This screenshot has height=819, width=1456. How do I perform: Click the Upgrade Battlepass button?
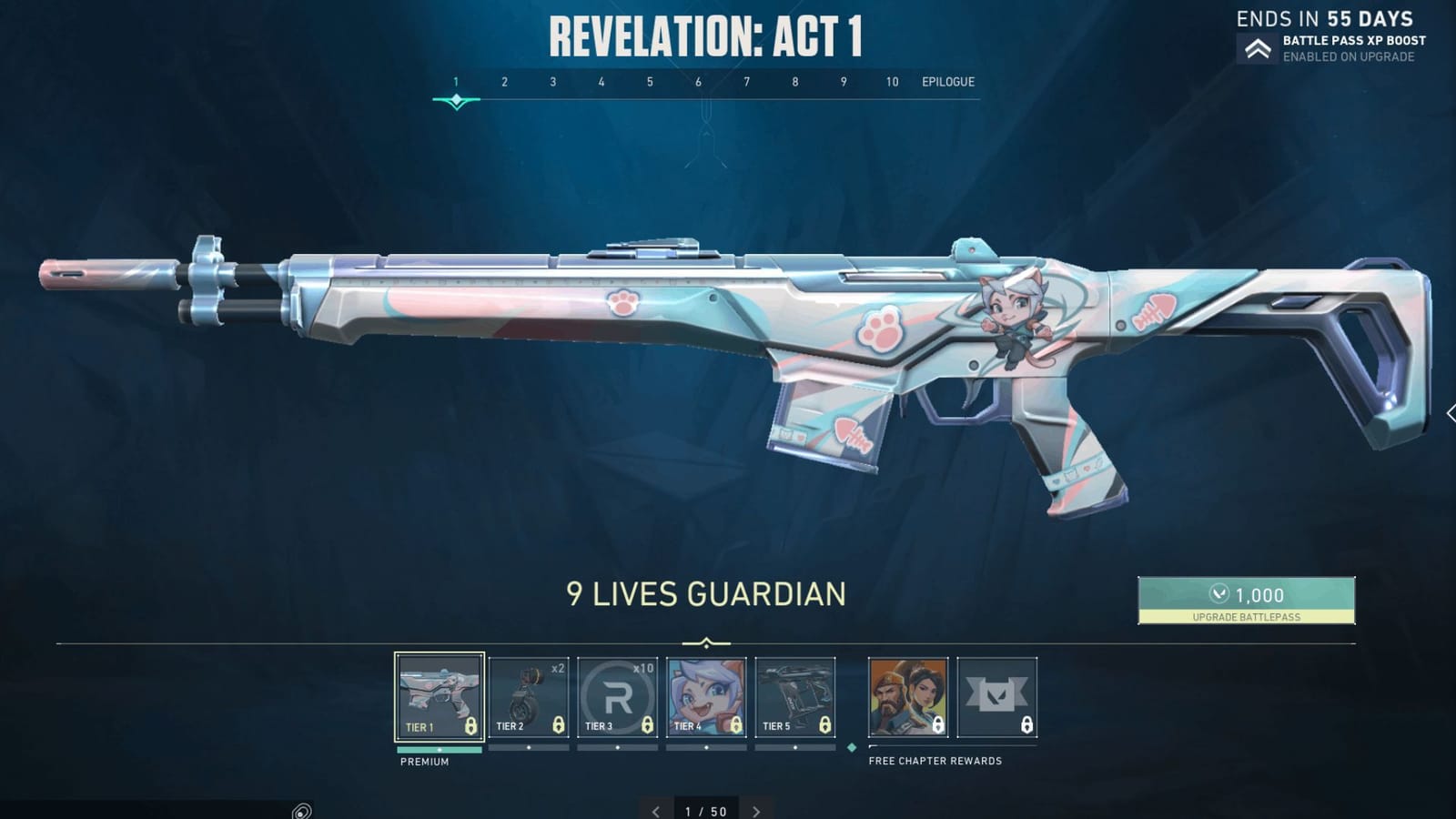click(1248, 615)
